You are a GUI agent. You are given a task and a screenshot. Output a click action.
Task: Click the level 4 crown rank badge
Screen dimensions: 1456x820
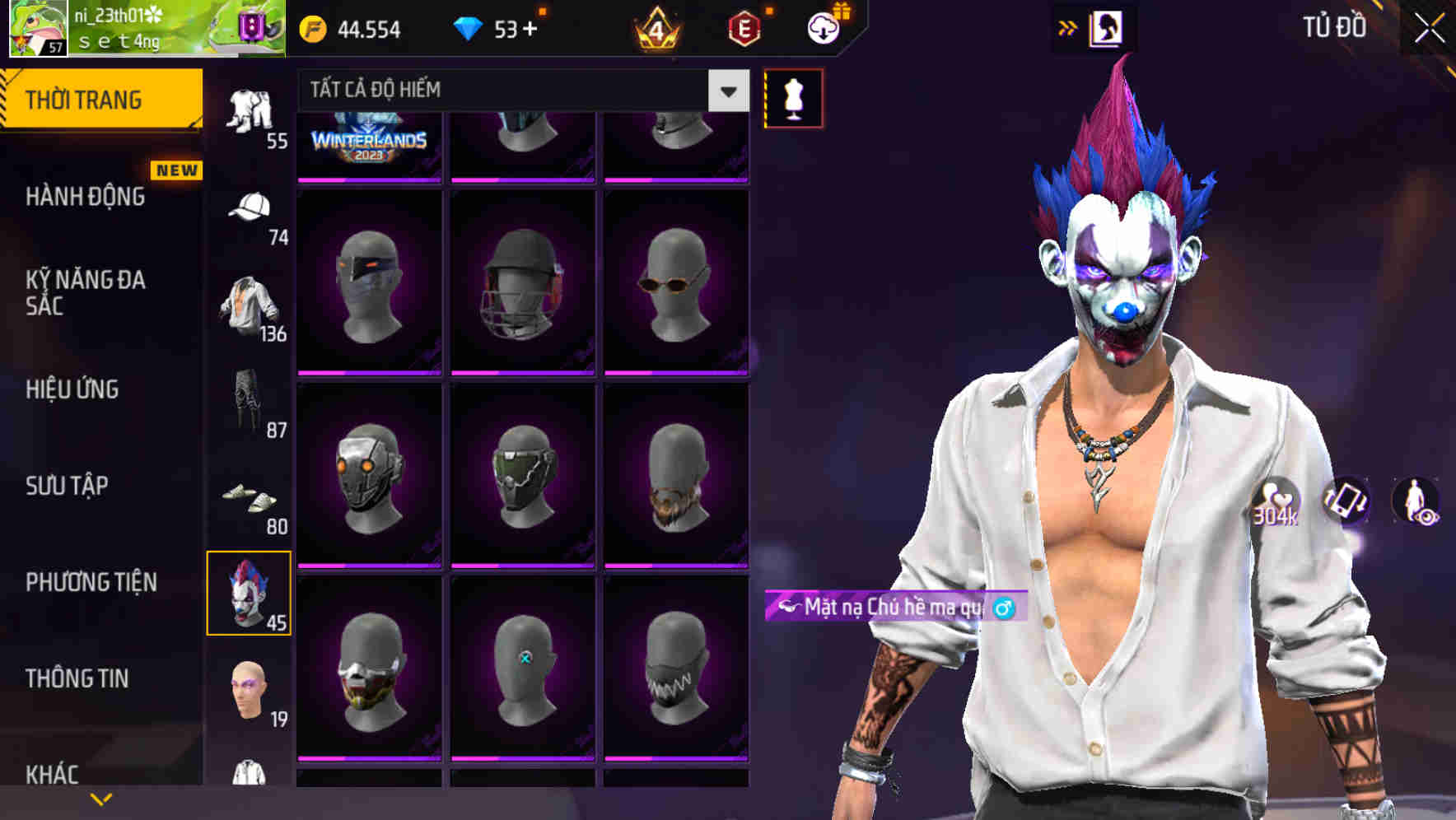(x=653, y=28)
